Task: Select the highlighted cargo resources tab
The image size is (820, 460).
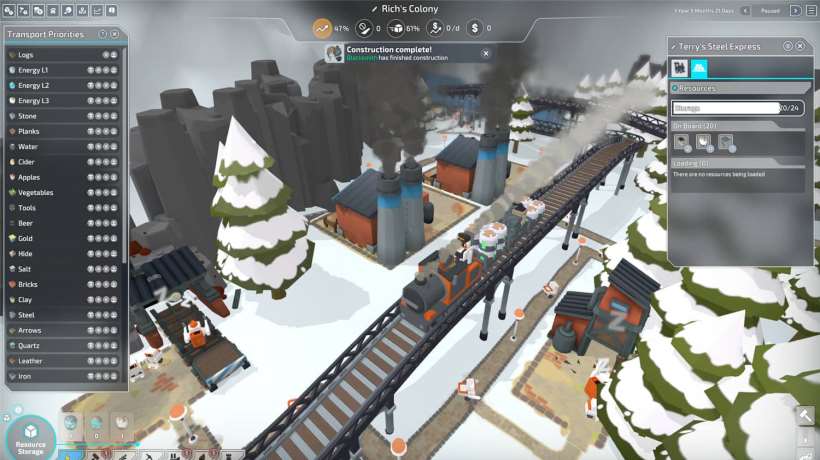Action: (699, 68)
